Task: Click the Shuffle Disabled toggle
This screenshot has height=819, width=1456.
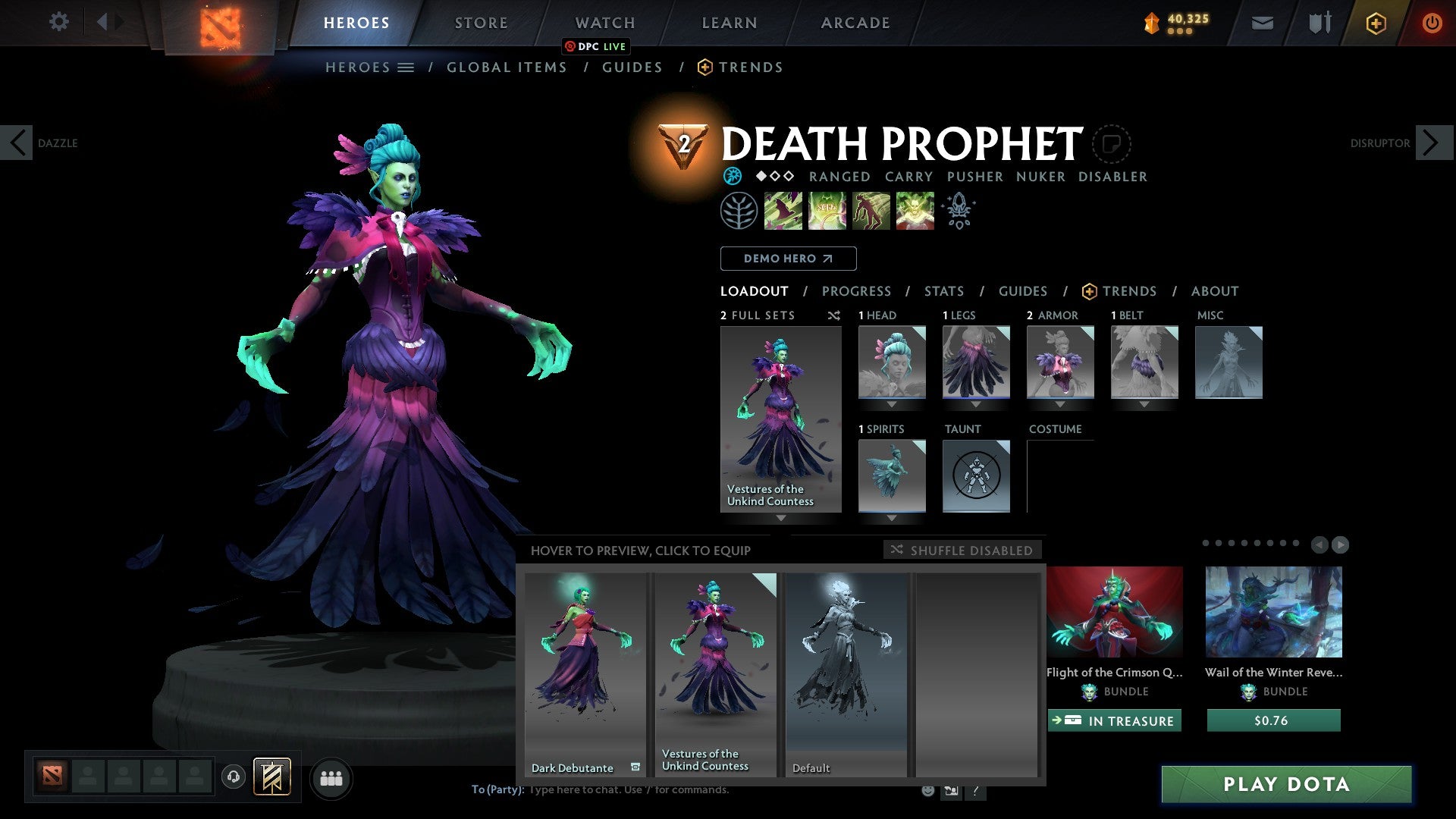Action: (x=962, y=550)
